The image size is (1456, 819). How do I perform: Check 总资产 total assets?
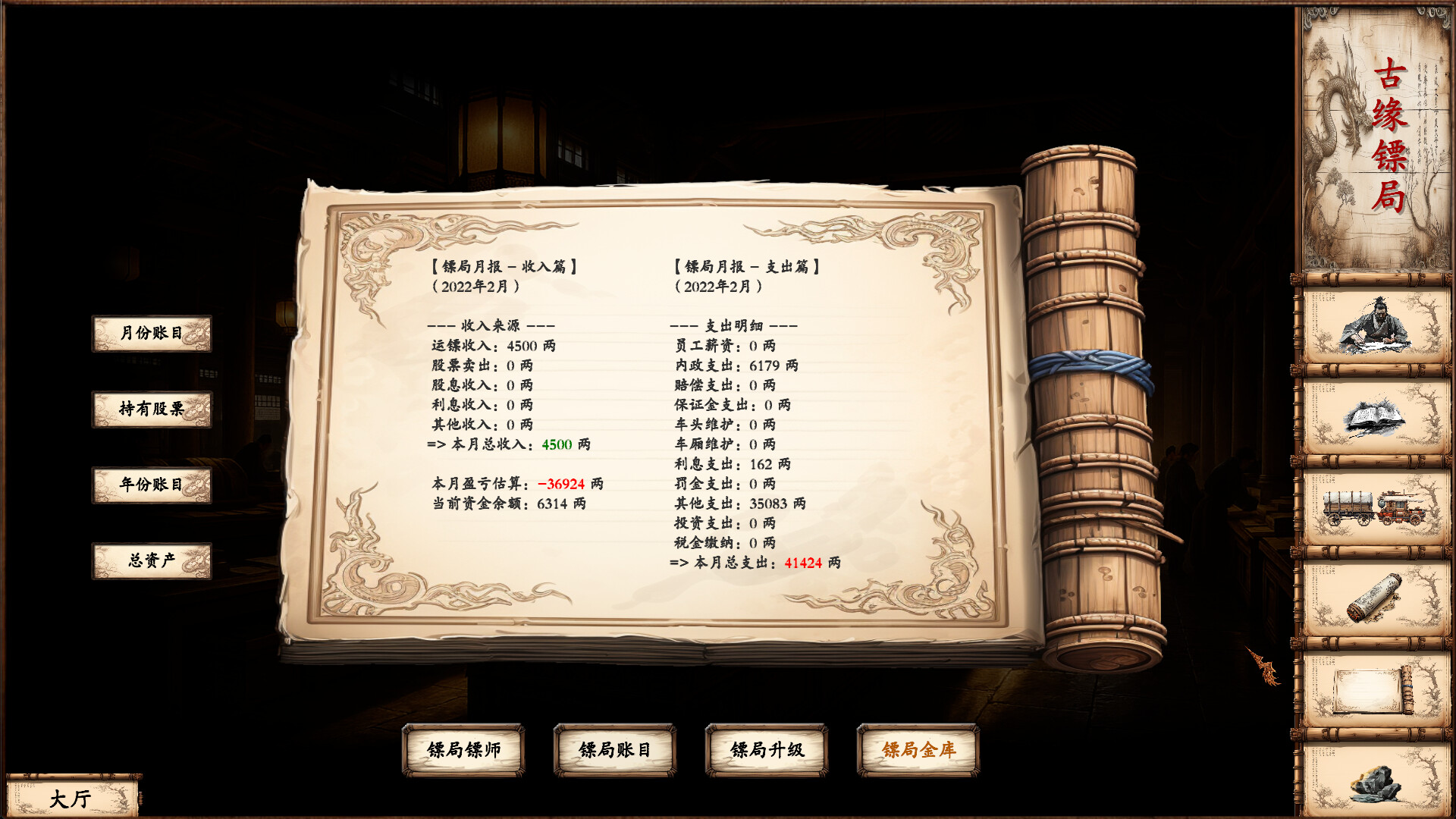pos(152,559)
